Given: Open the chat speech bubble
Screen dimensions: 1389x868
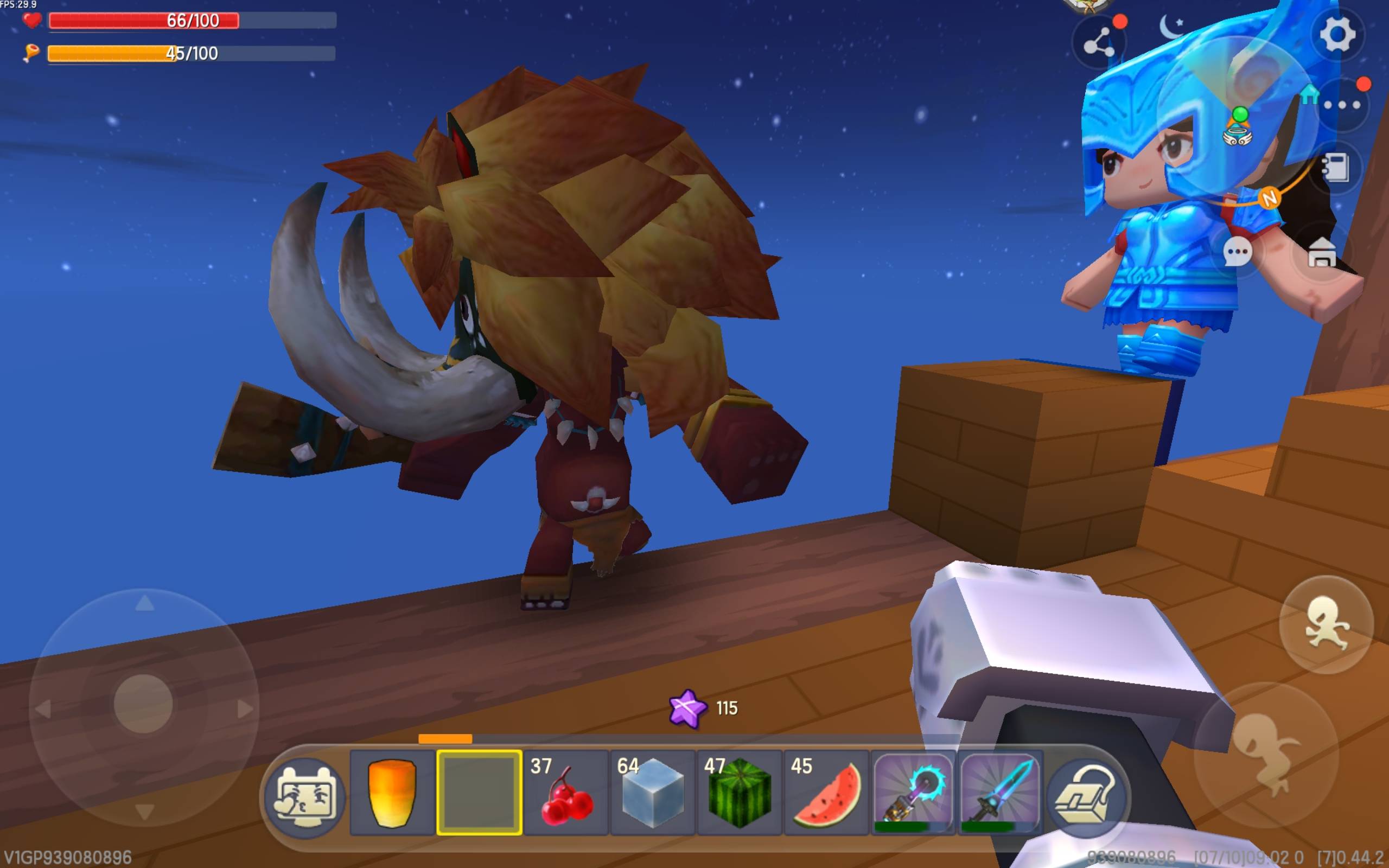Looking at the screenshot, I should click(1237, 252).
